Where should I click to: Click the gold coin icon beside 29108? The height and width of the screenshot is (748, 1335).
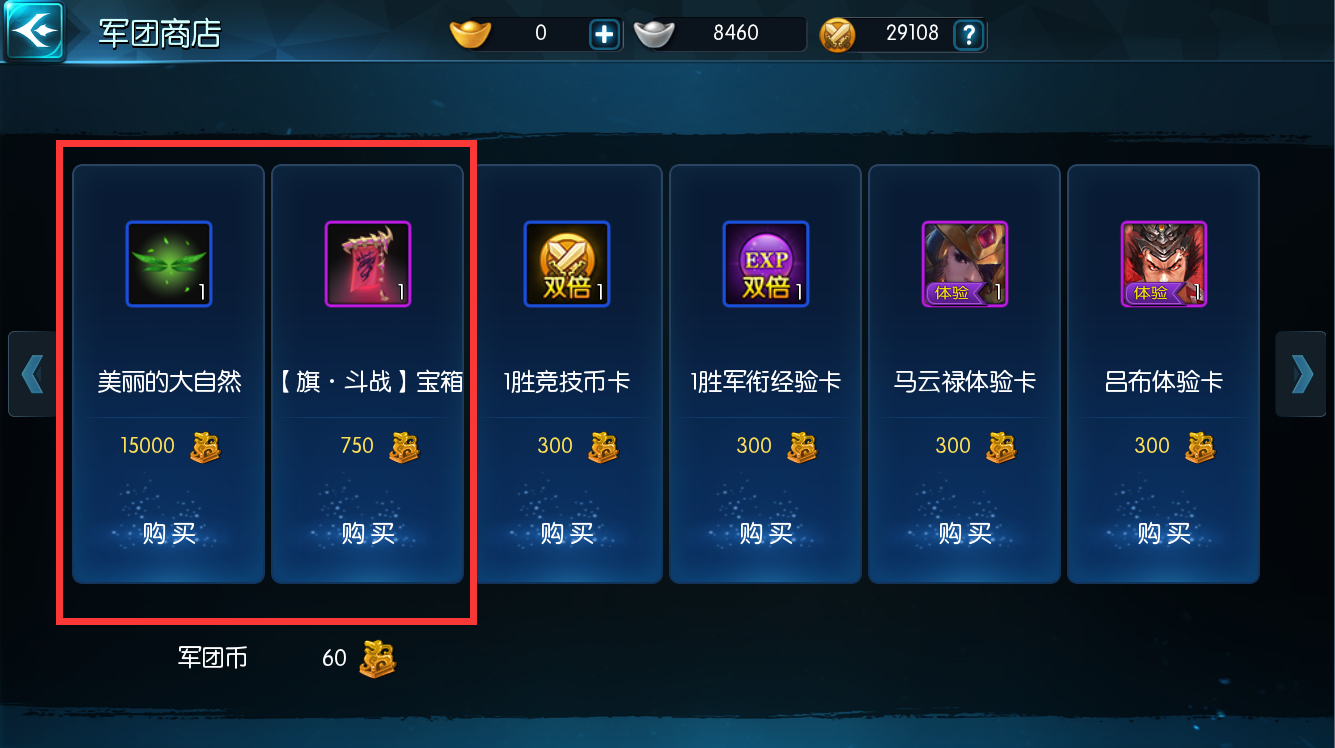click(838, 33)
